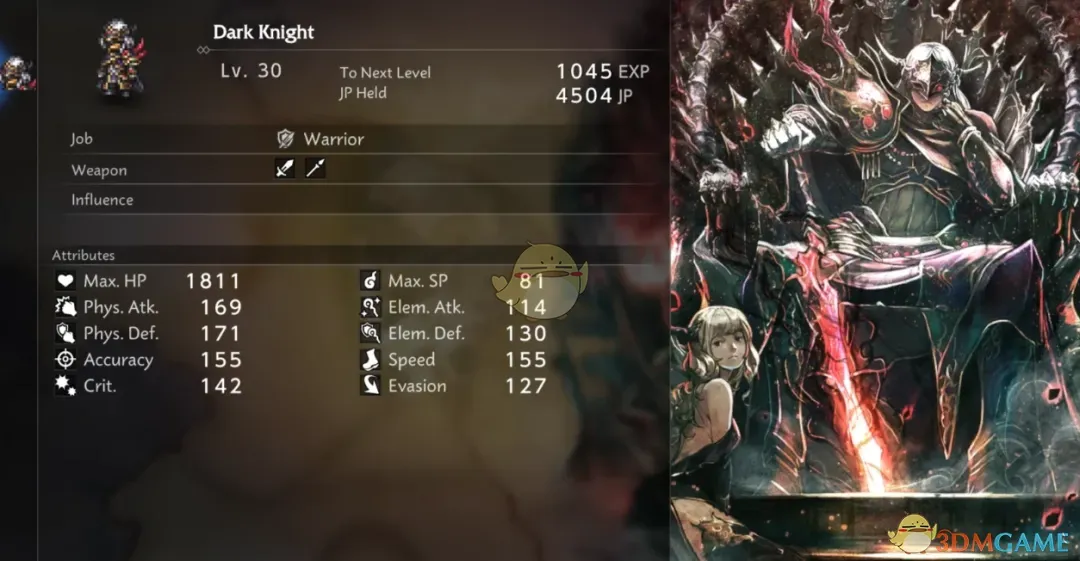Click the Dark Knight character sprite
The width and height of the screenshot is (1080, 561).
[119, 59]
